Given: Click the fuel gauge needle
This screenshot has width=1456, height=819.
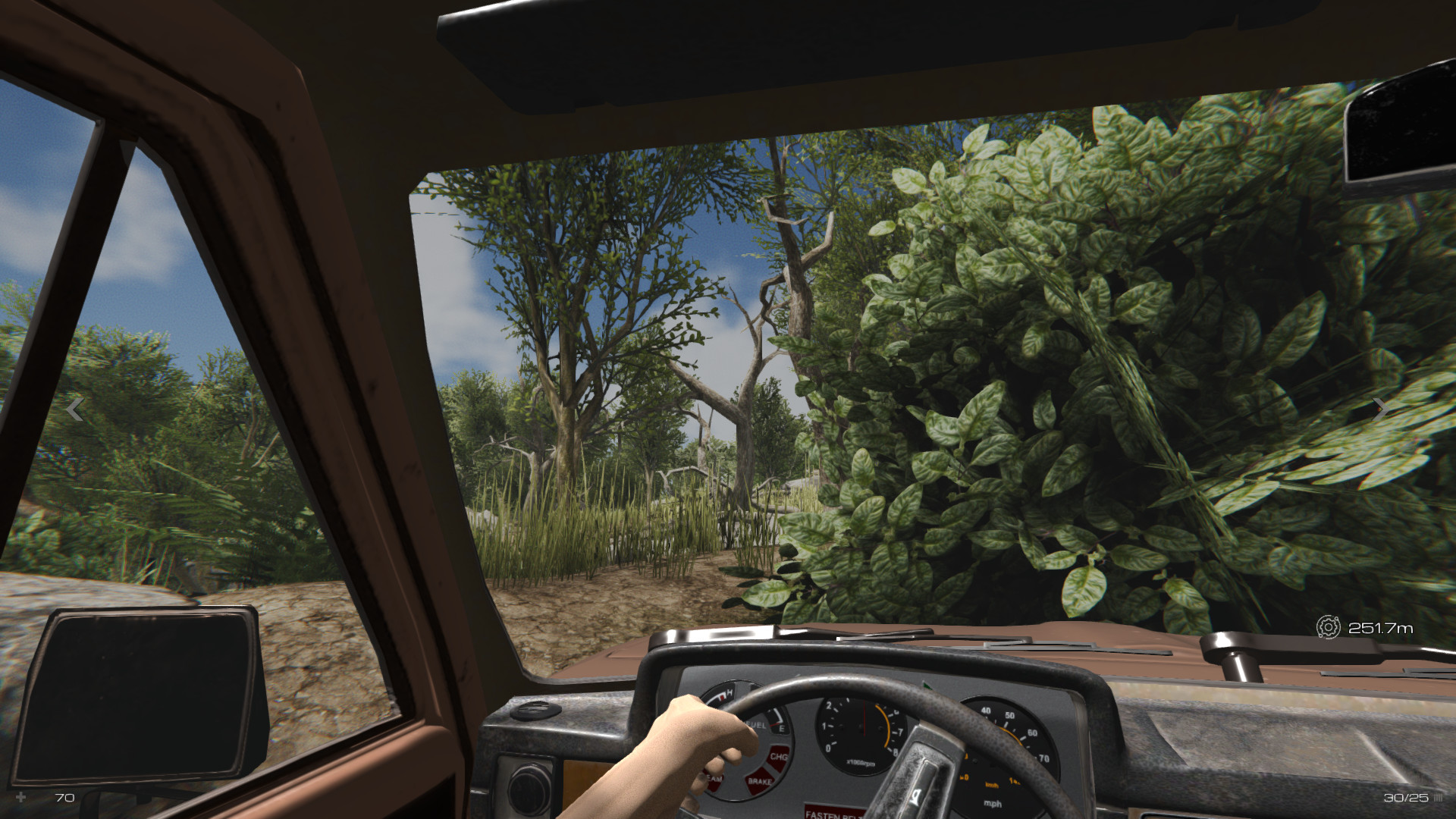Looking at the screenshot, I should click(x=773, y=725).
